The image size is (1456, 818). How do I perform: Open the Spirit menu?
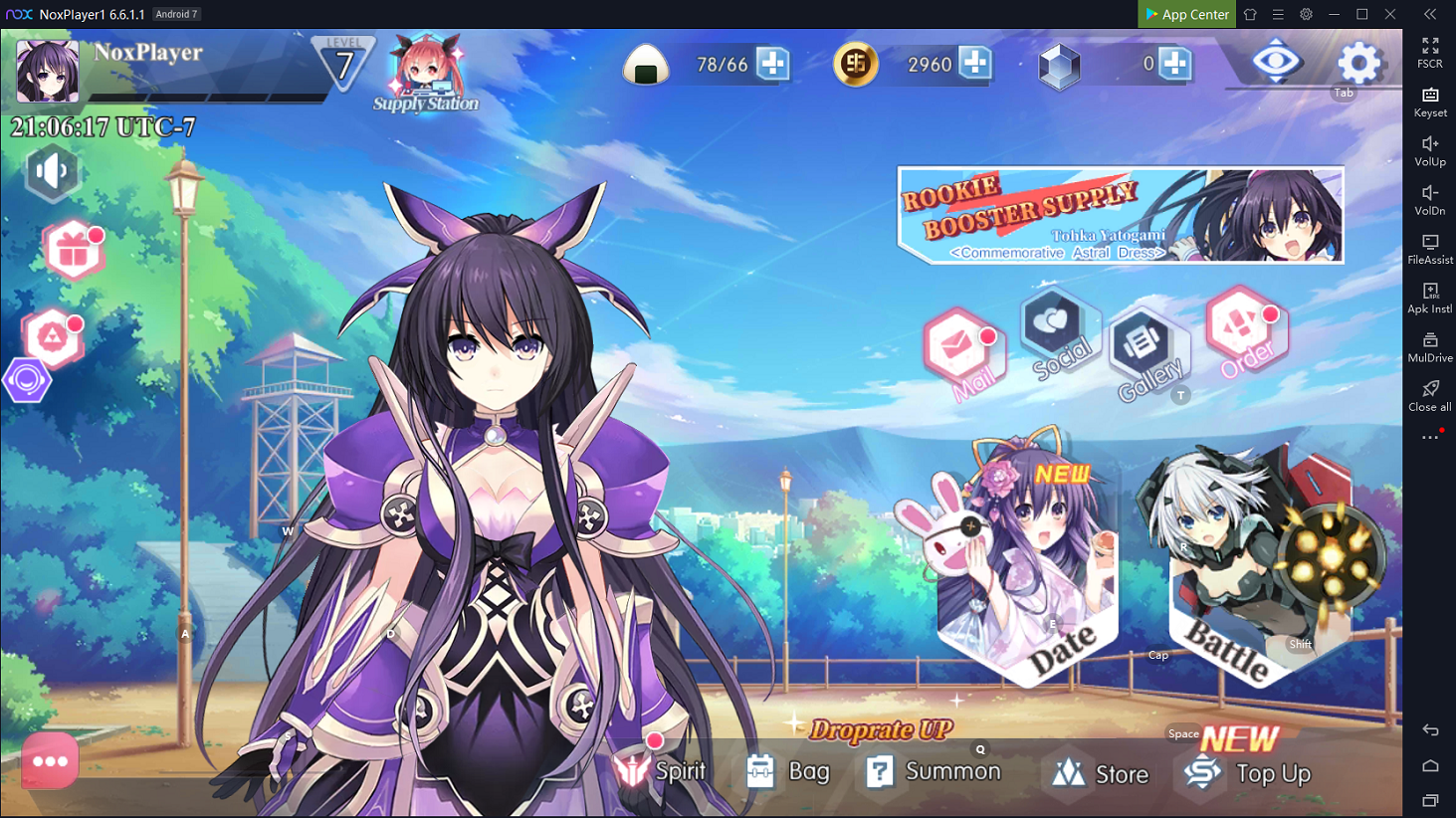661,771
